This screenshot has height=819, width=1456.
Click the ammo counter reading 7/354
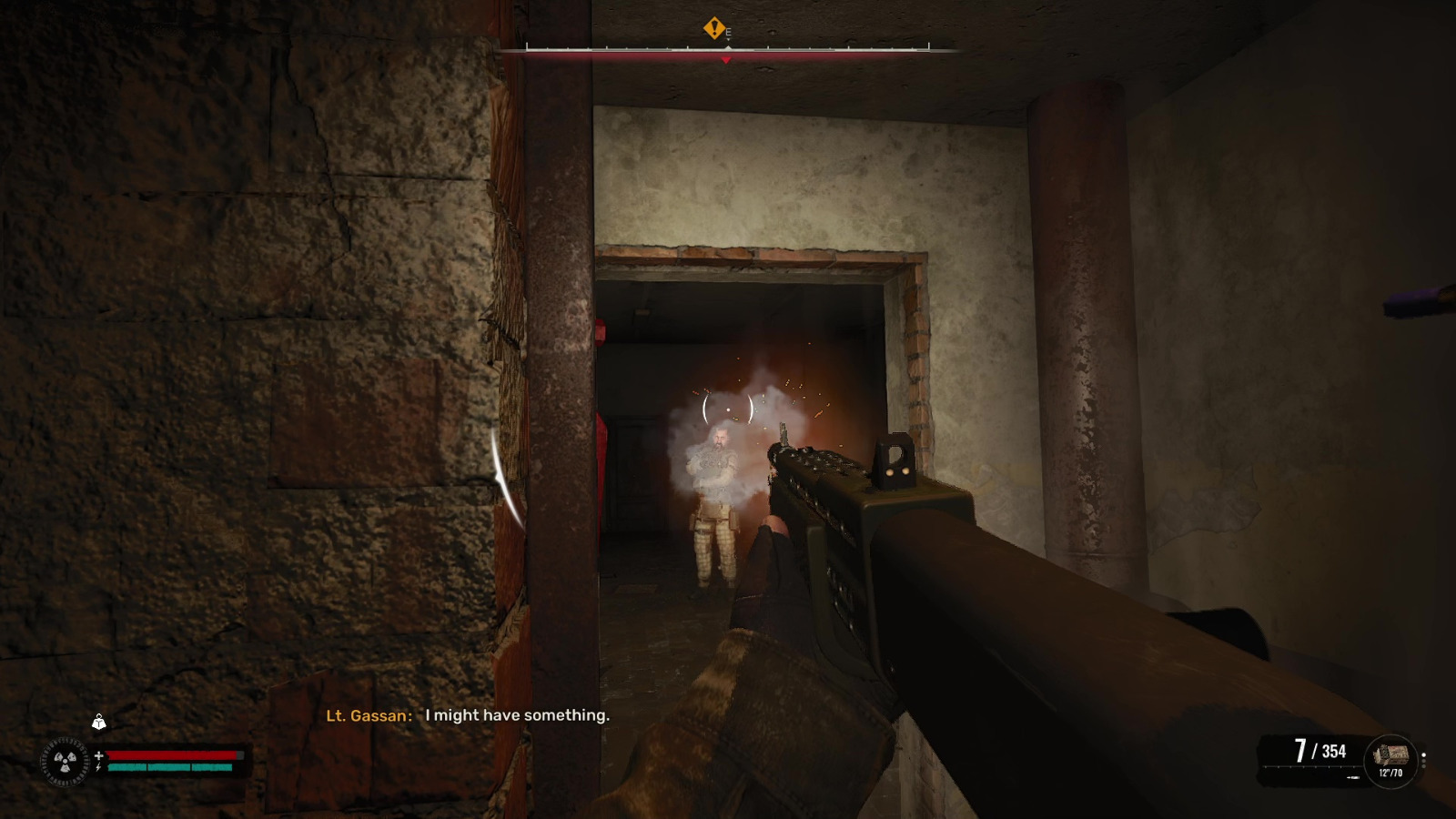click(x=1319, y=750)
